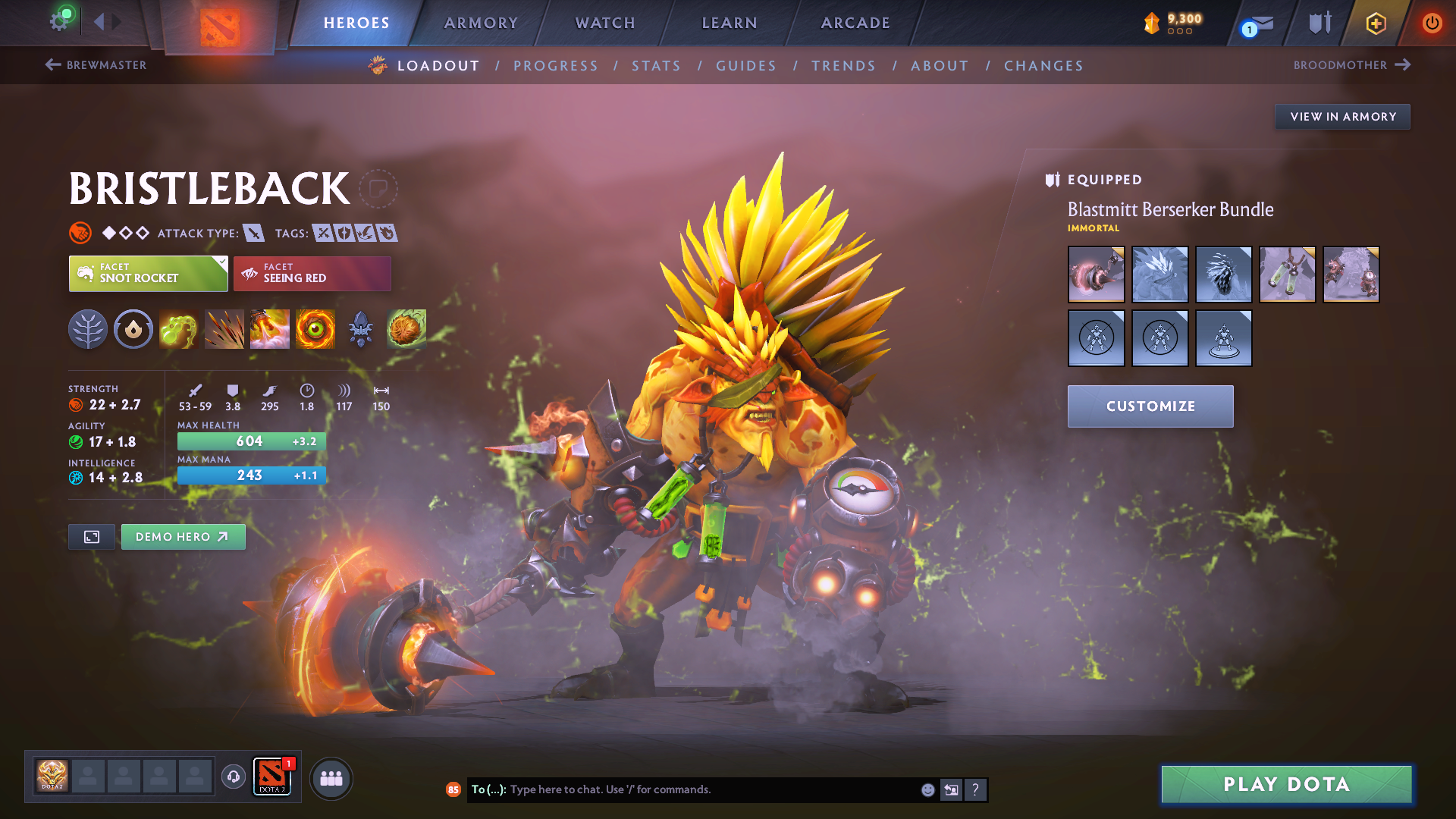Click the Play Dota button

pos(1286,784)
